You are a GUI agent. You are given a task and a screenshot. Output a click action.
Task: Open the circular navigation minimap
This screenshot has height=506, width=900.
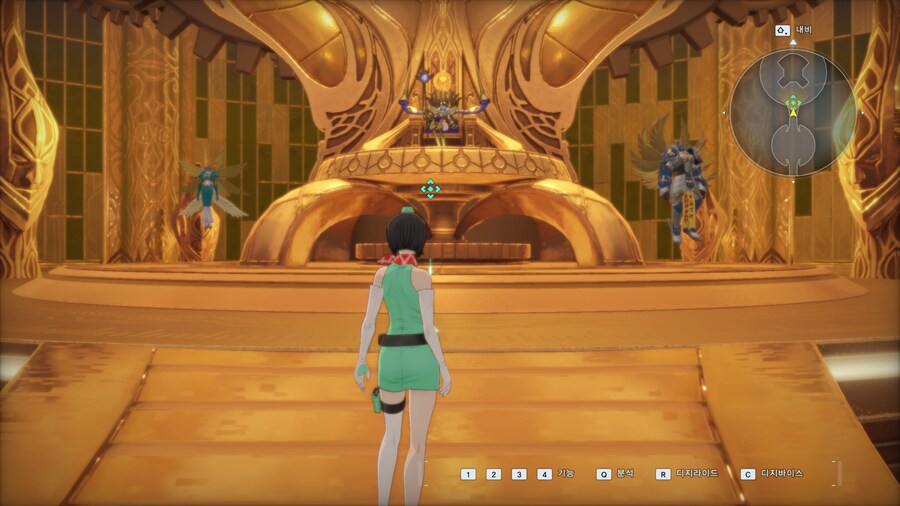792,113
